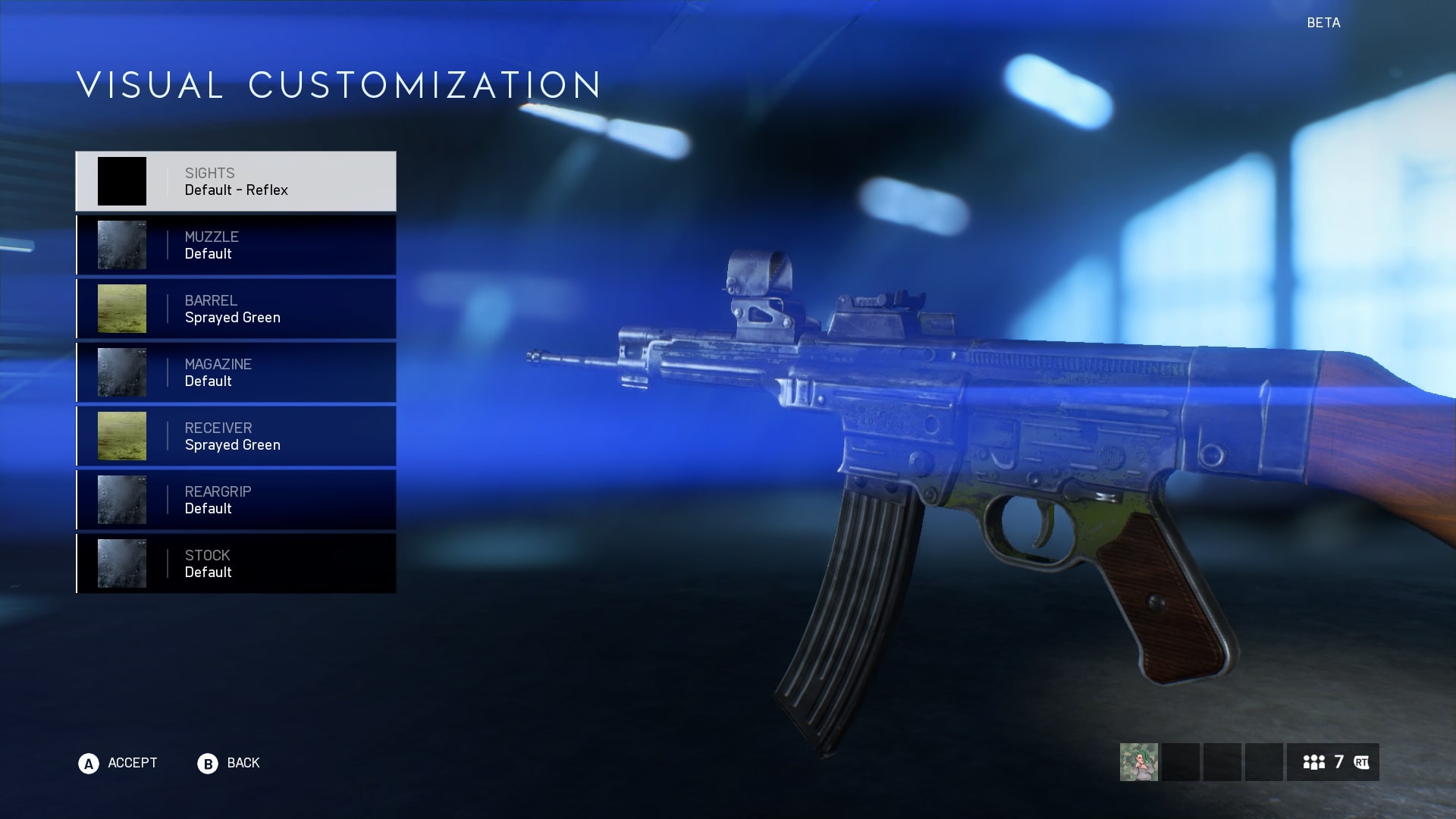Pick the Reargrip customization slot
This screenshot has height=819, width=1456.
click(236, 500)
